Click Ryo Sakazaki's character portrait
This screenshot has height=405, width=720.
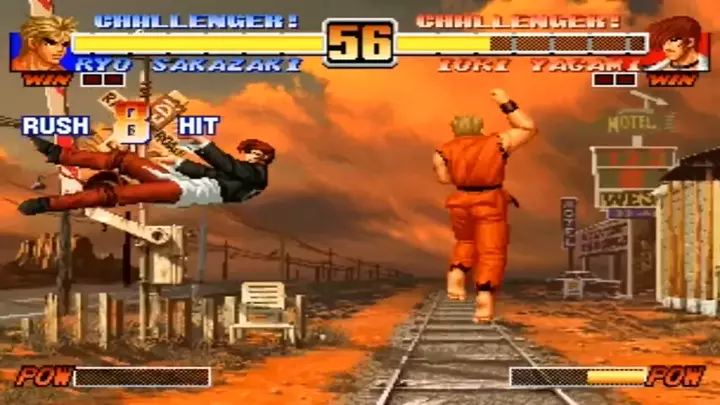pyautogui.click(x=42, y=44)
